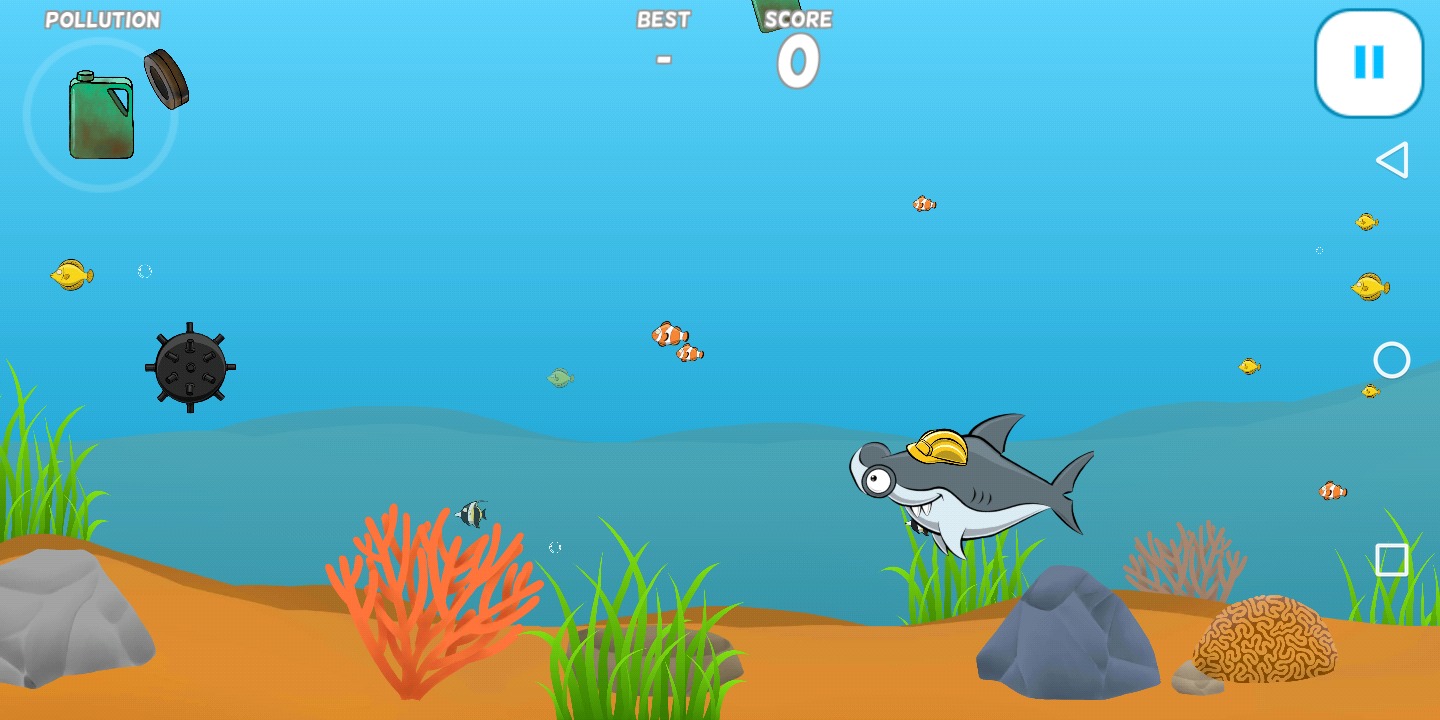Open recent apps with the square button
The image size is (1440, 720).
point(1392,560)
